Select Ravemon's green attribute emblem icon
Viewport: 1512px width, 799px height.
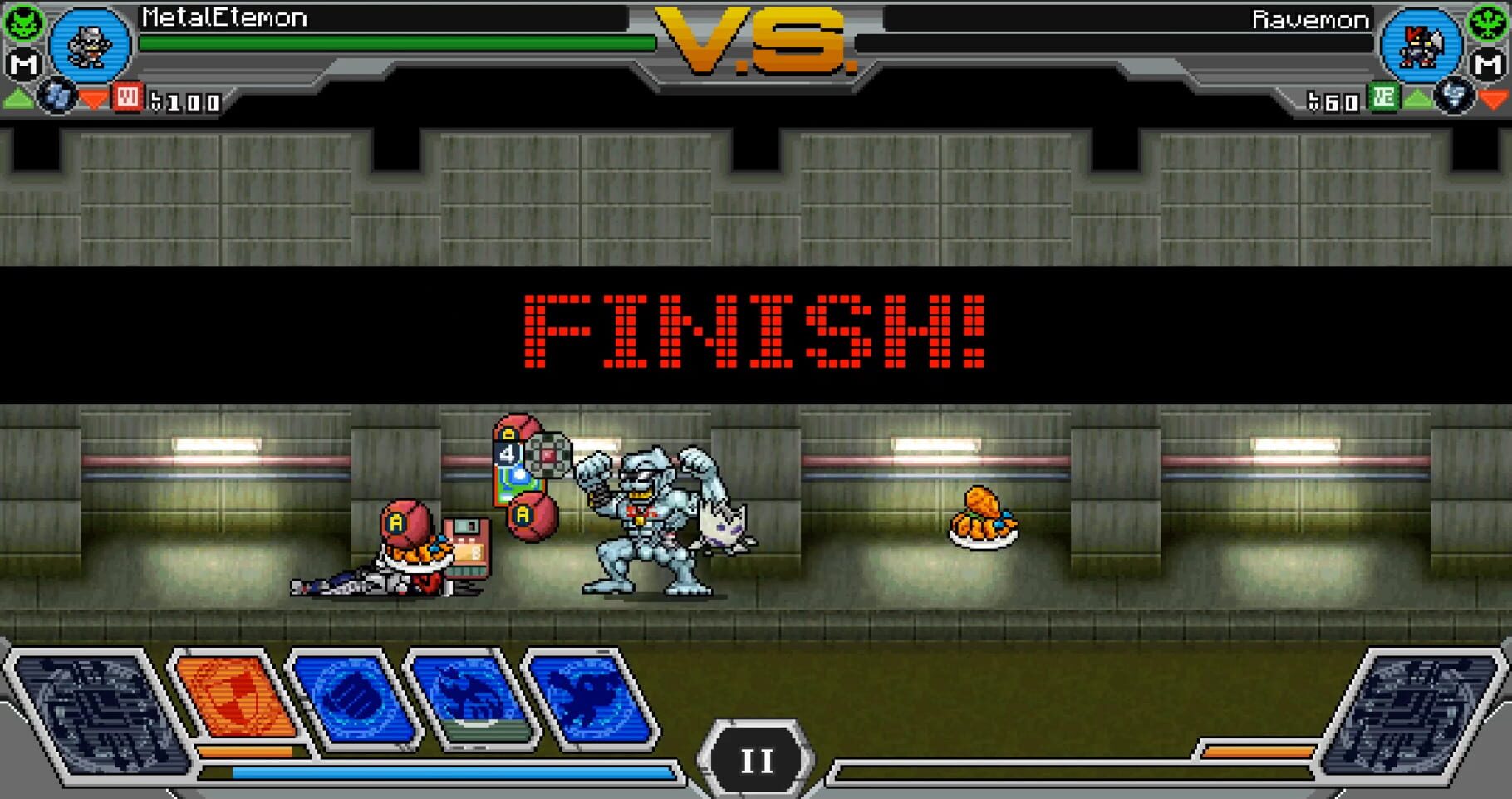click(x=1486, y=22)
